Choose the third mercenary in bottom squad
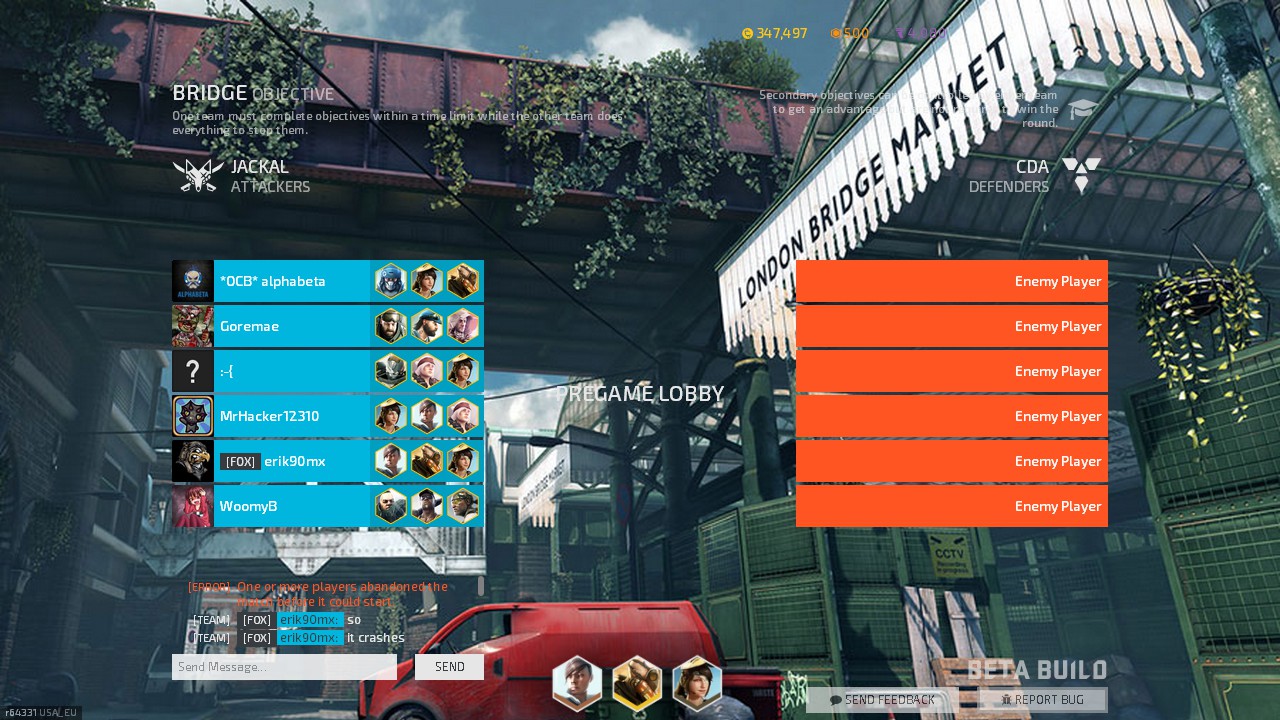The image size is (1280, 720). click(x=697, y=683)
